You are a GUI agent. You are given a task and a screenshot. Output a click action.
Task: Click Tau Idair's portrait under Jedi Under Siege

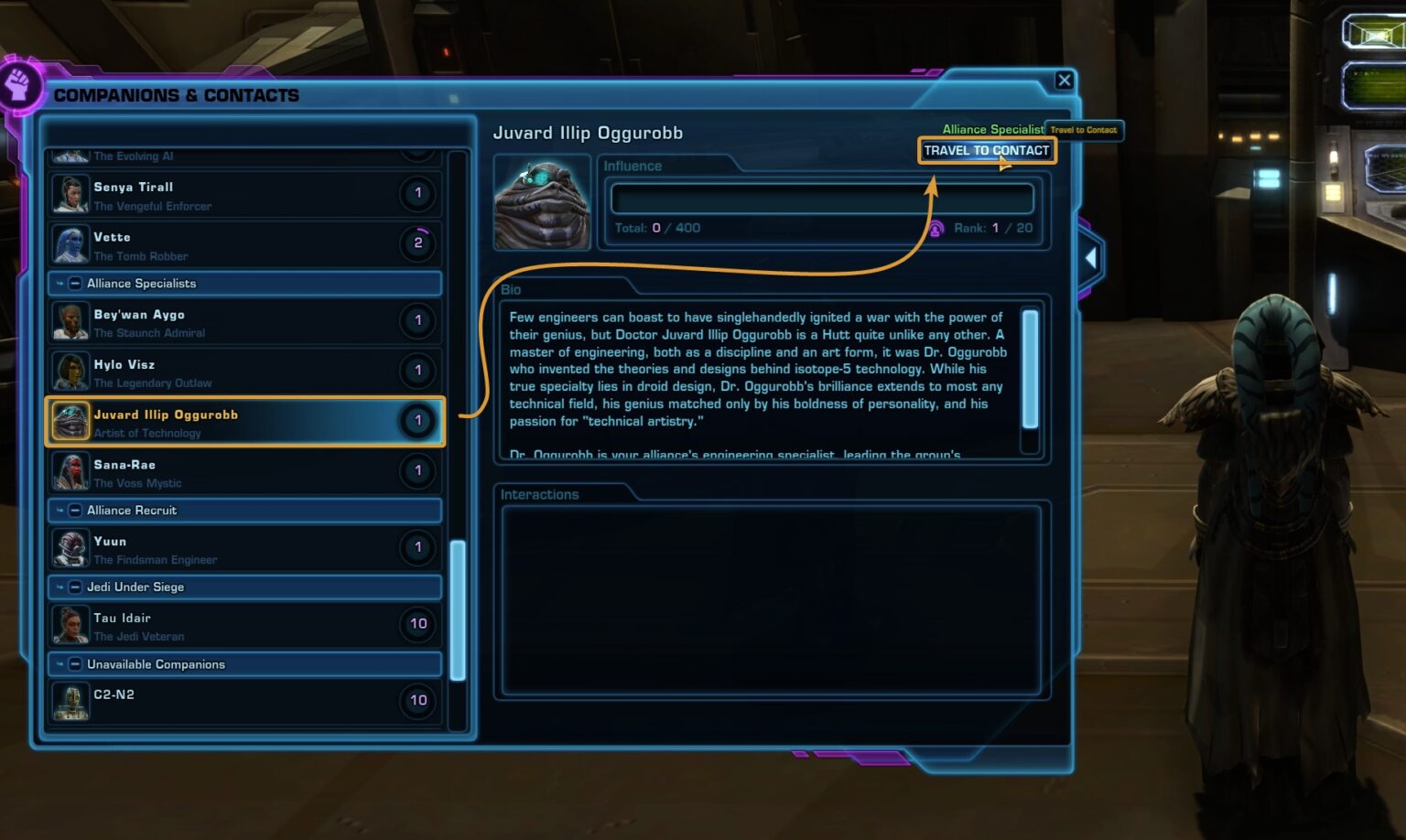tap(70, 625)
